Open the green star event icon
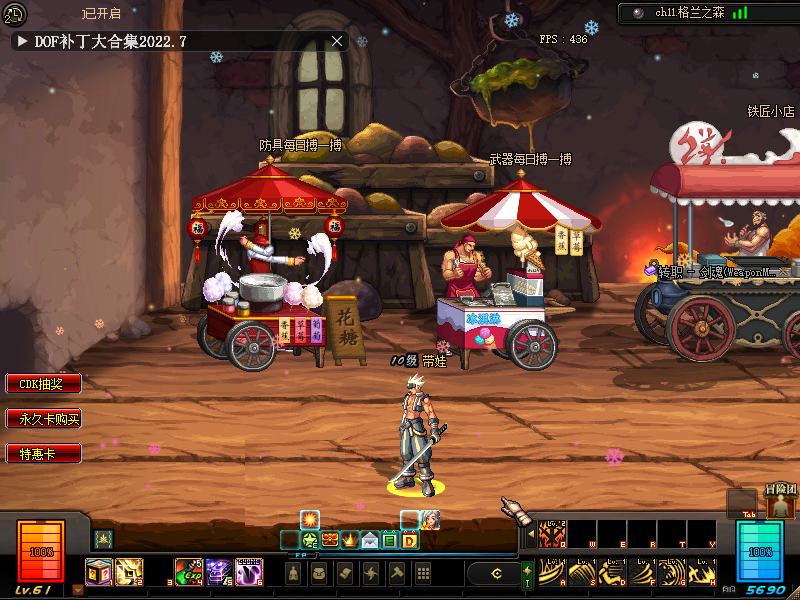This screenshot has width=800, height=600. pyautogui.click(x=310, y=541)
